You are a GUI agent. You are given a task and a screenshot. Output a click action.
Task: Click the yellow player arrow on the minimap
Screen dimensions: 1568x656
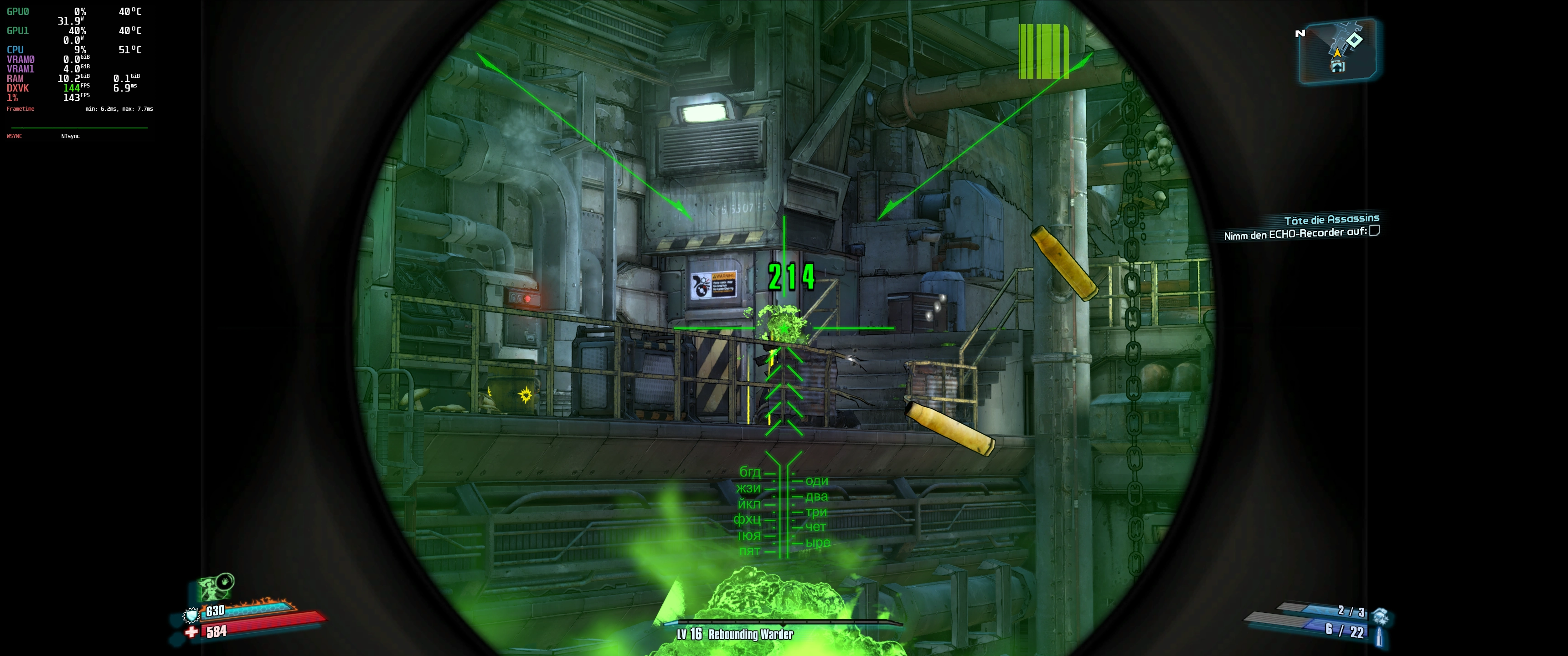1337,54
